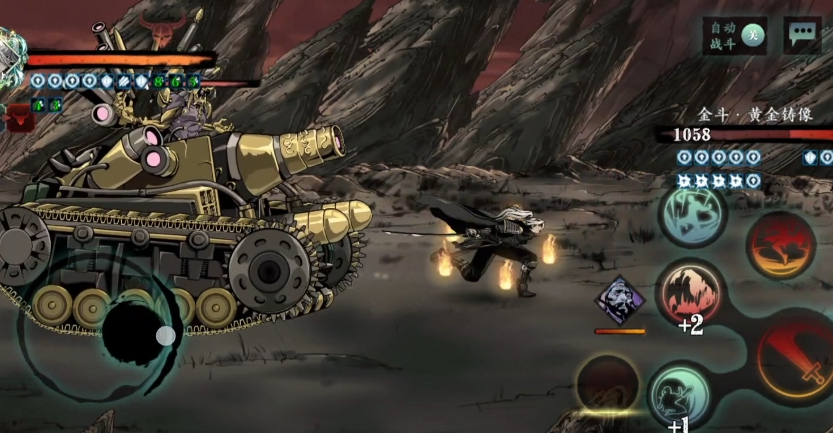Select the purple diamond character portrait
Screen dimensions: 833x433
tap(621, 300)
